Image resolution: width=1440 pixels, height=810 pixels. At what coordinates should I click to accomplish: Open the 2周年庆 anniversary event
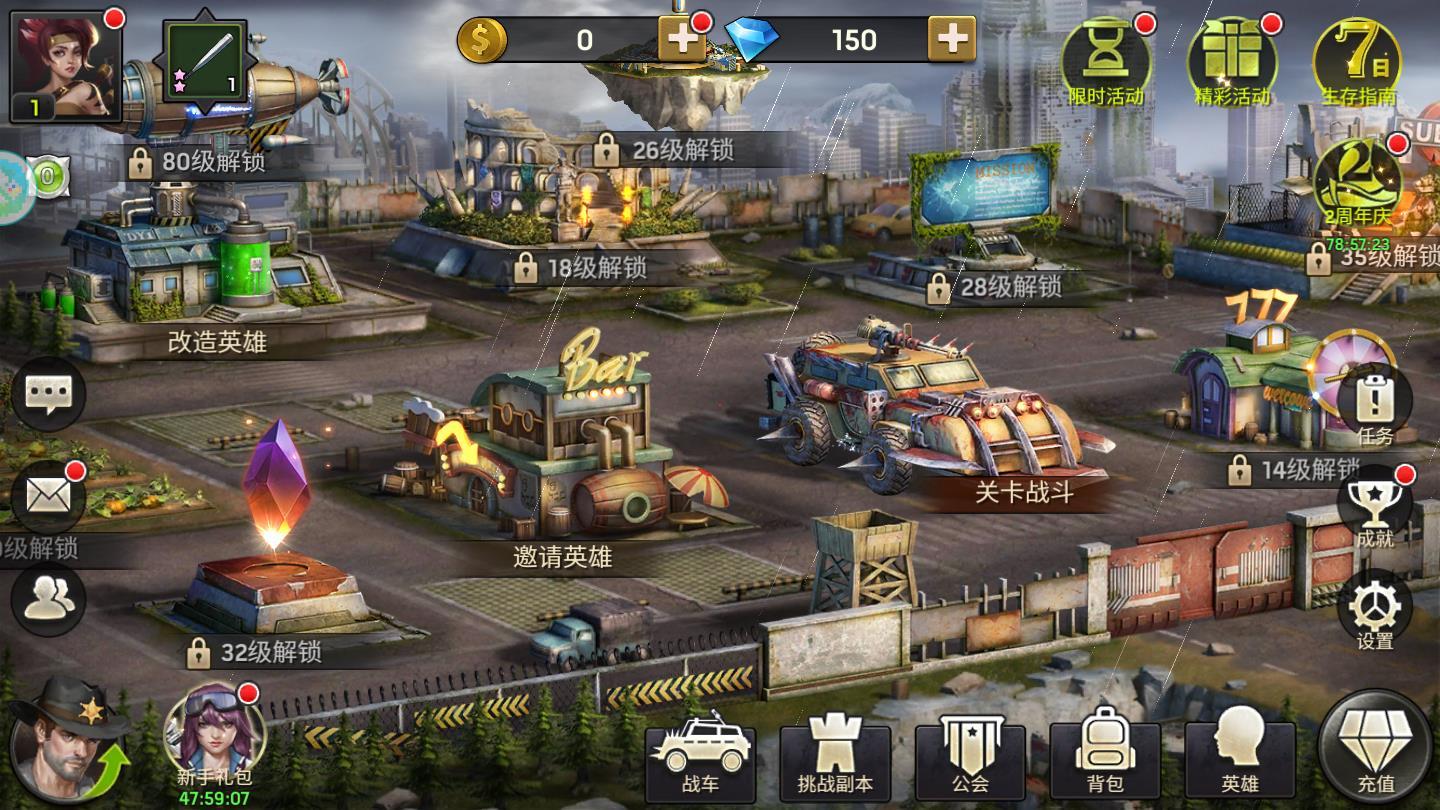point(1357,183)
